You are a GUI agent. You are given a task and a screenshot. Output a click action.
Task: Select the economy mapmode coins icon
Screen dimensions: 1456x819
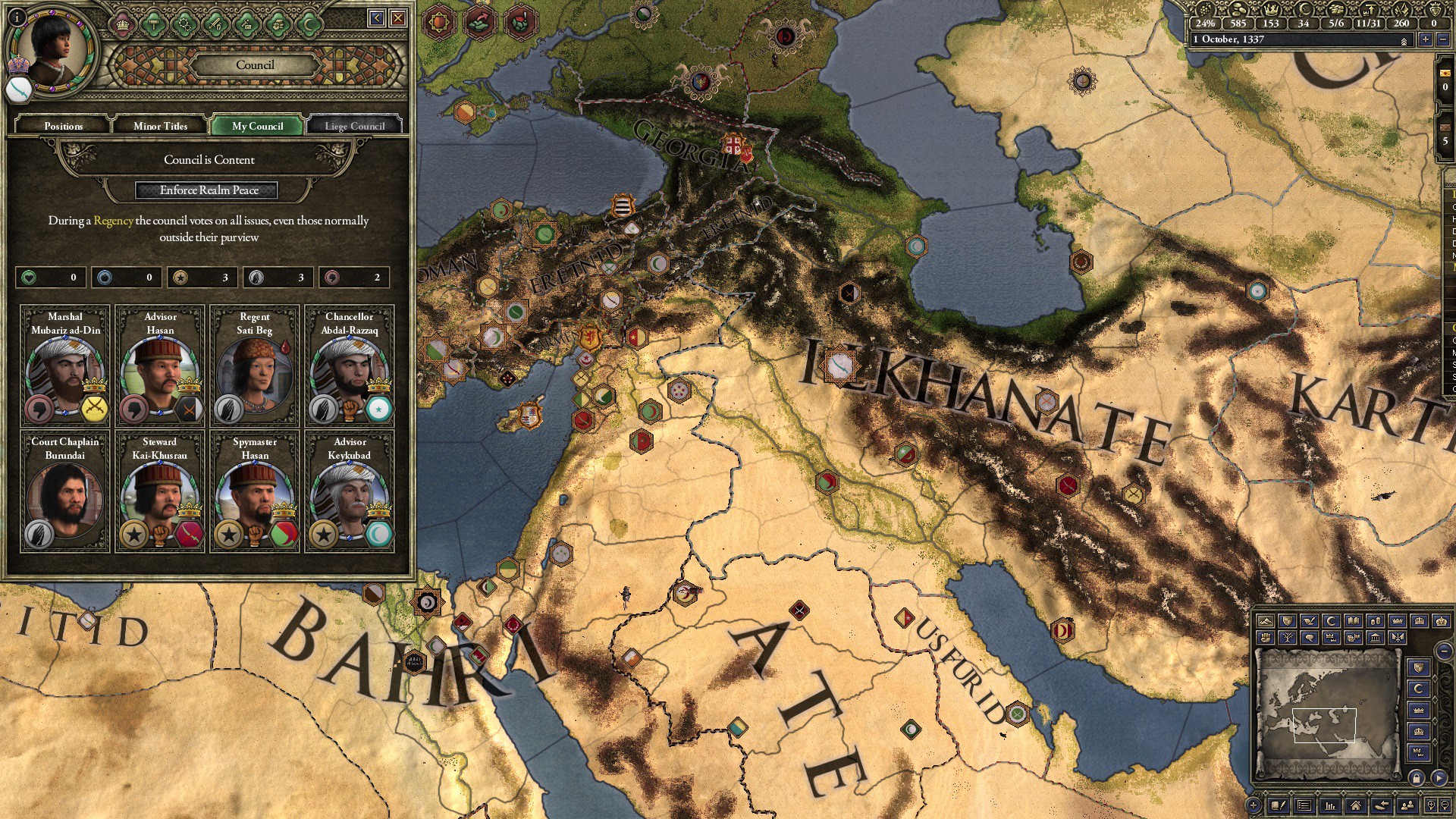[1376, 621]
